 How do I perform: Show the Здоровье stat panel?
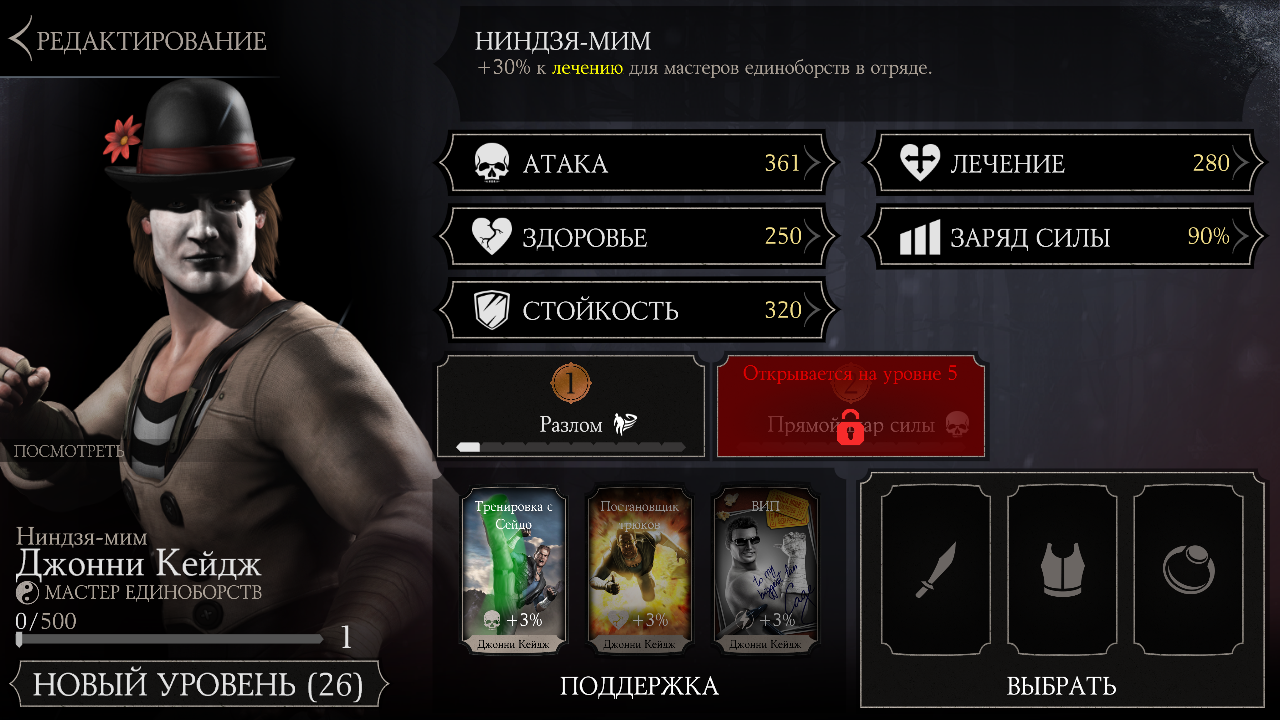point(636,237)
